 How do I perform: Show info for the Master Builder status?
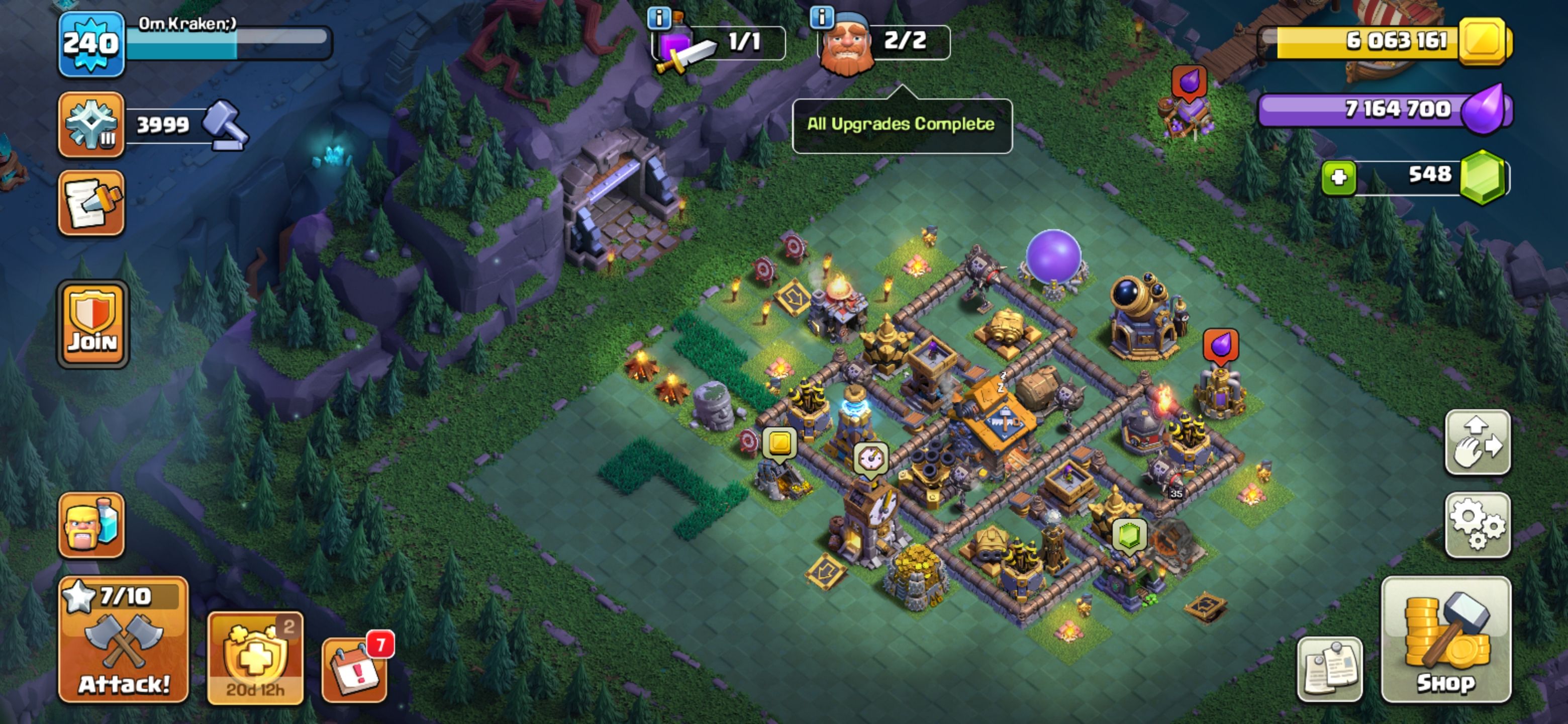tap(822, 17)
